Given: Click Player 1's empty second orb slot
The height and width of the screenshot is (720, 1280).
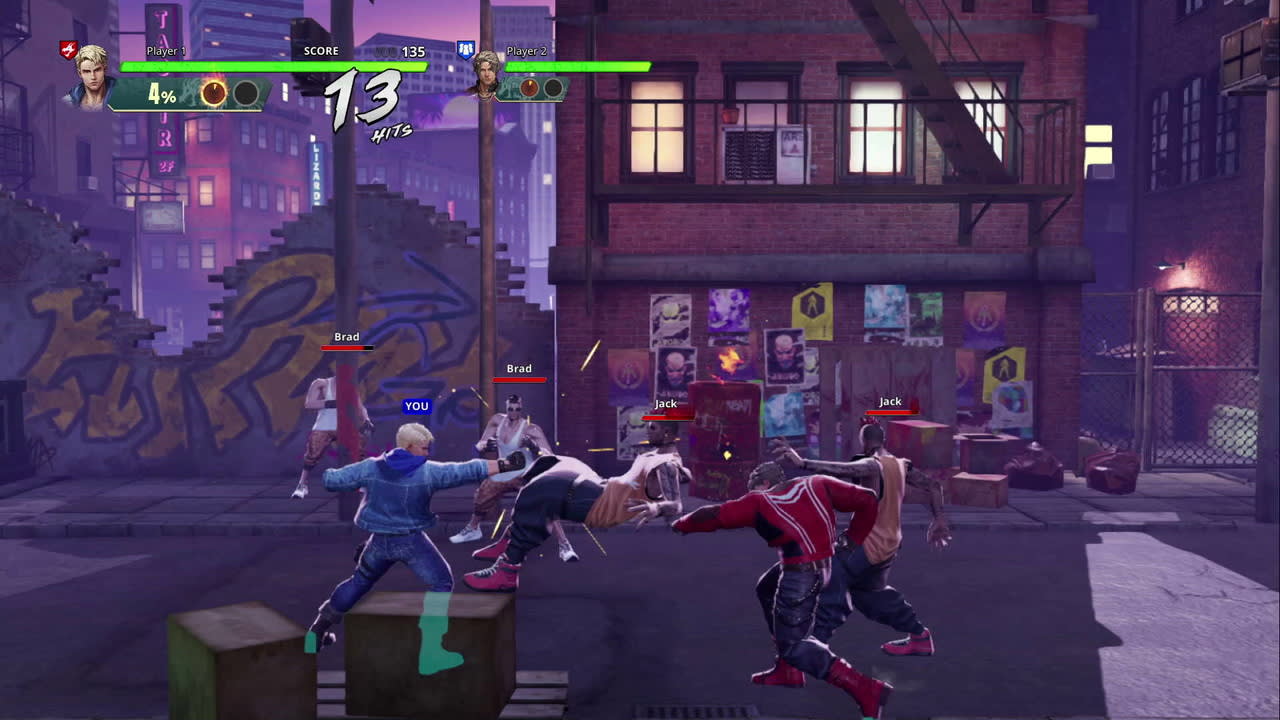Looking at the screenshot, I should click(x=244, y=93).
